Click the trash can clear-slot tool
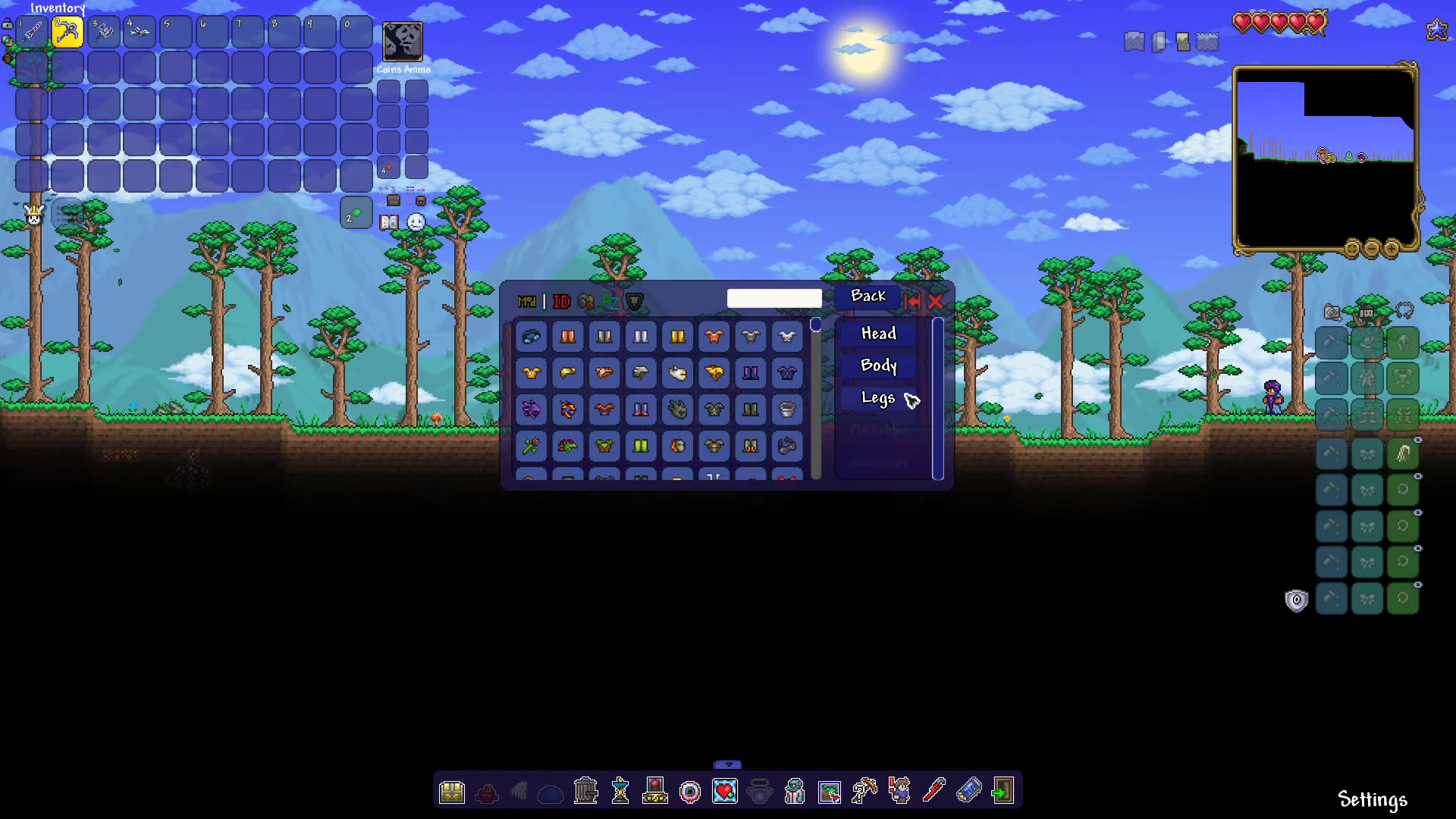Viewport: 1456px width, 819px height. 585,791
